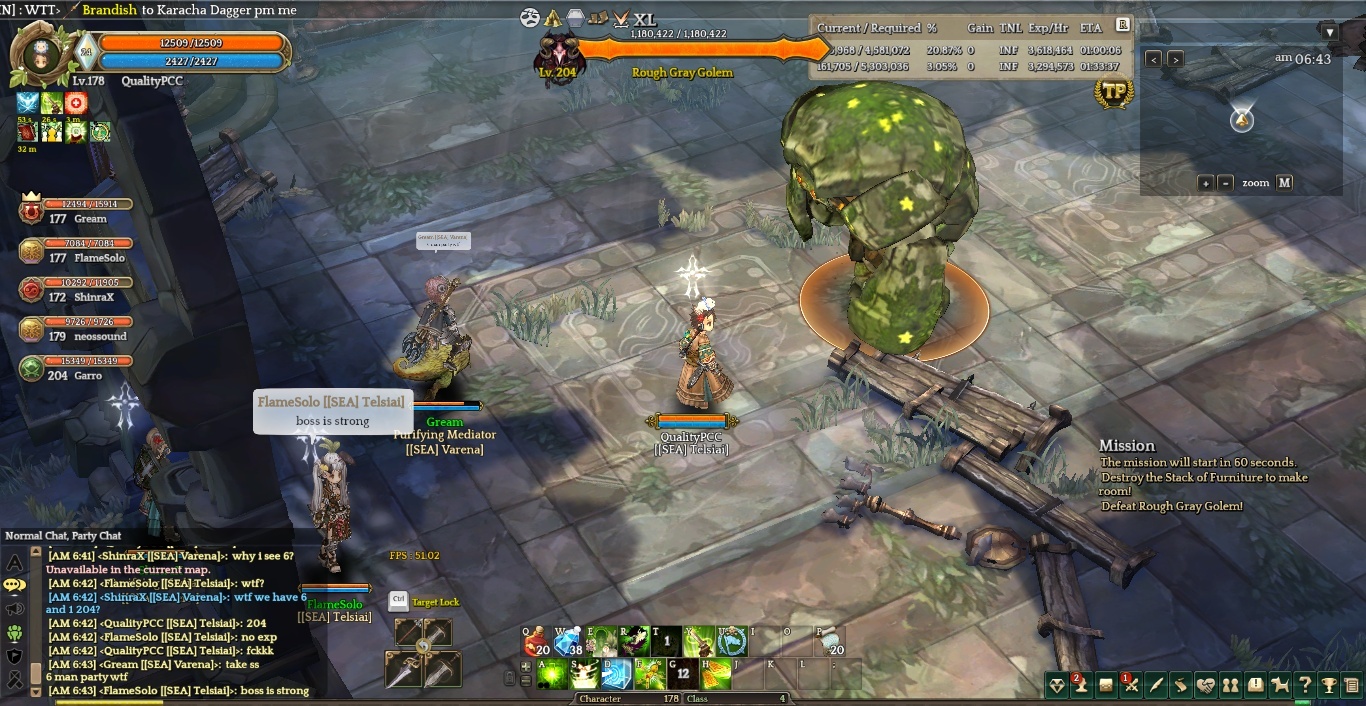Use the scroll item in slot P
The width and height of the screenshot is (1366, 706).
829,641
